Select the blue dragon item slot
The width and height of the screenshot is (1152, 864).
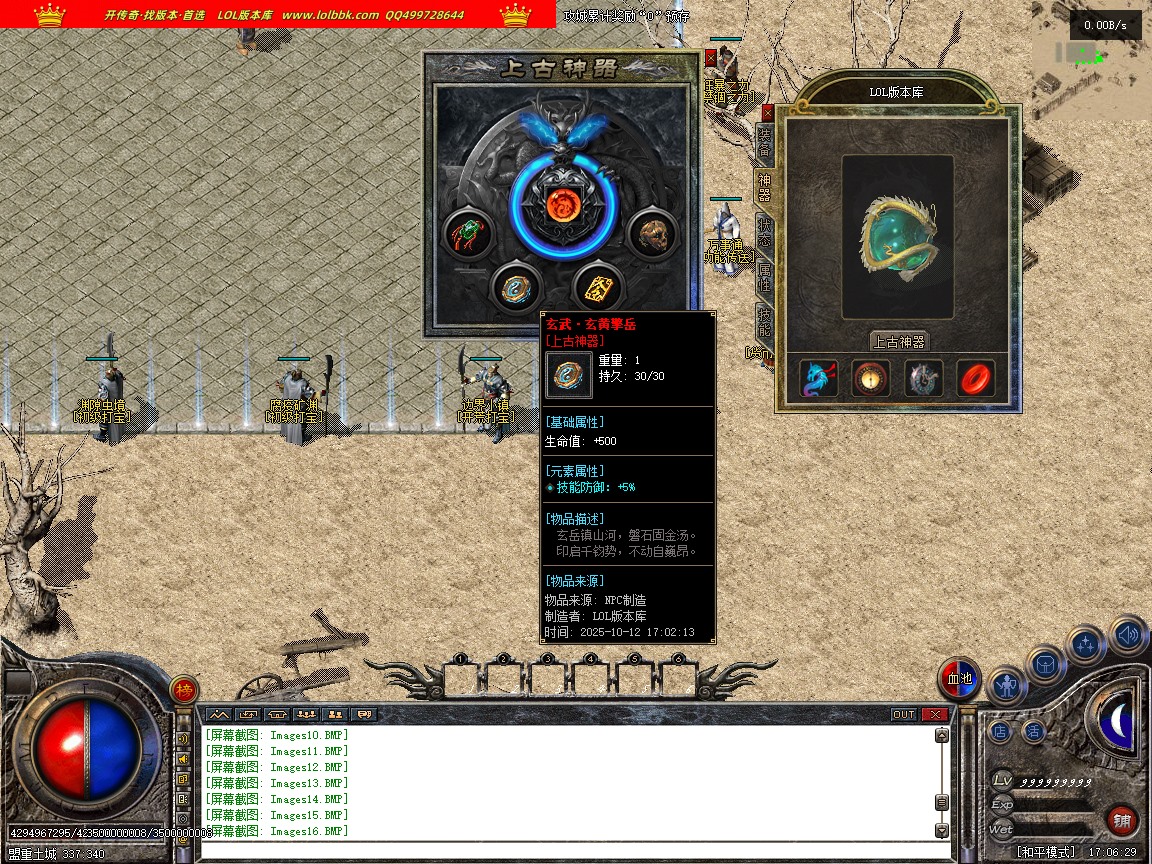click(817, 379)
